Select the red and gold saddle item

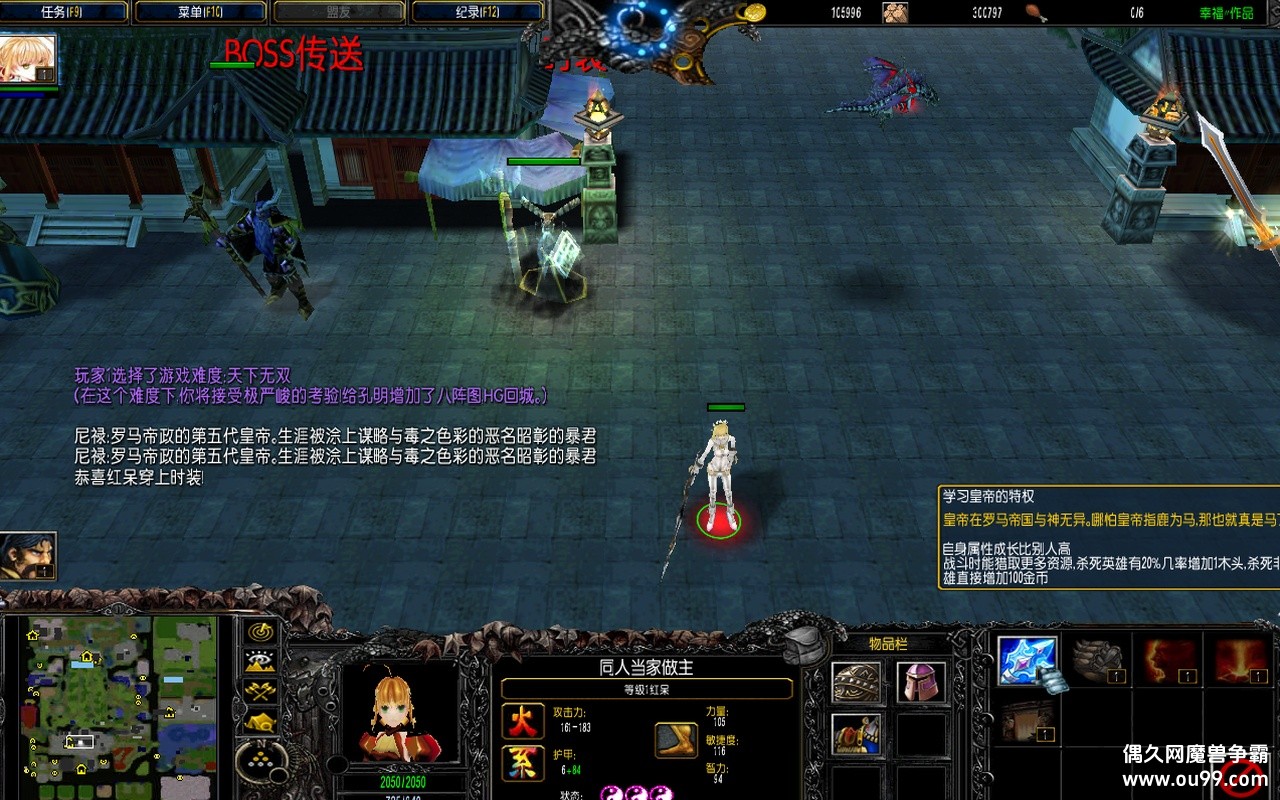[857, 735]
